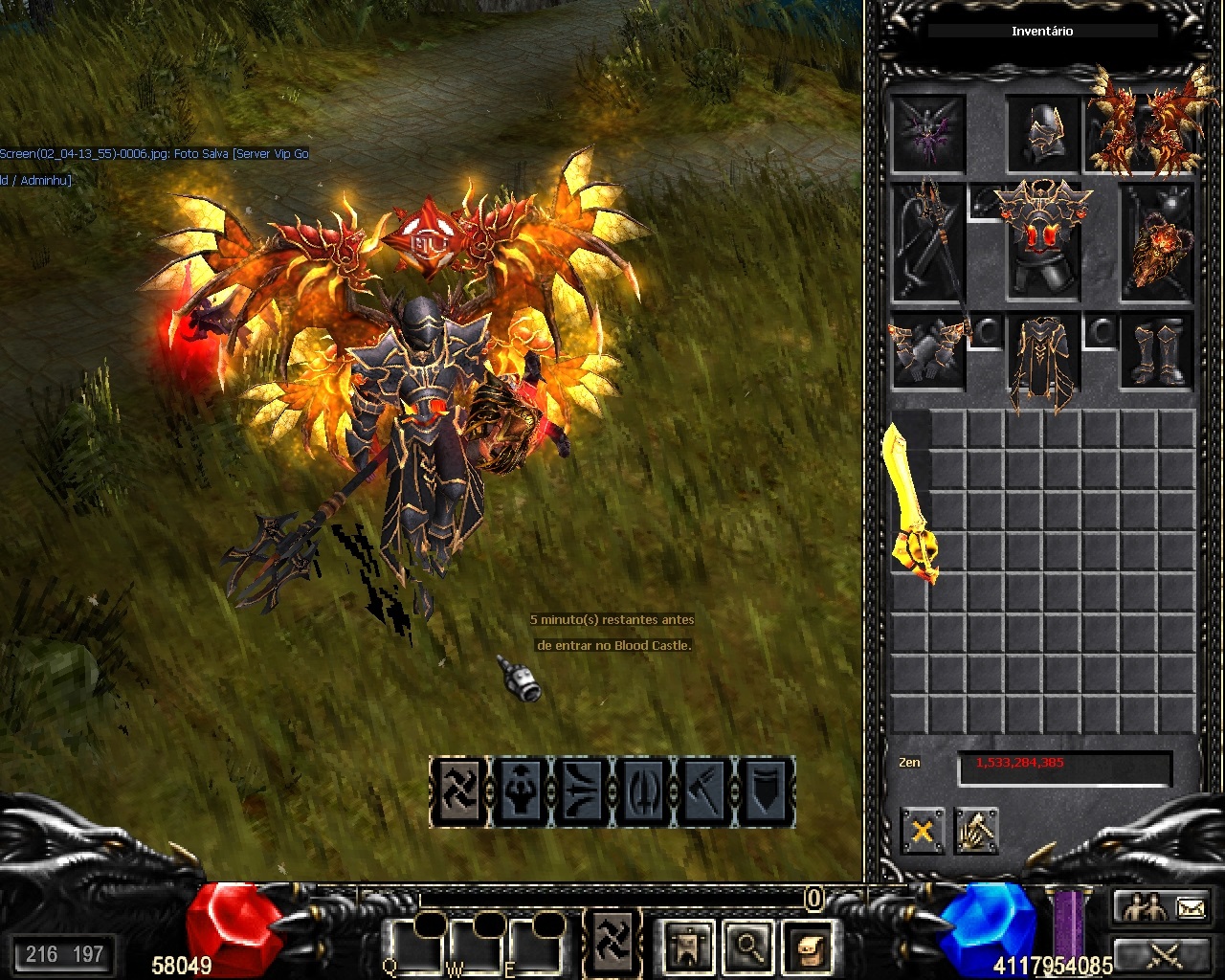
Task: Click the hammer button beside the close X
Action: point(975,831)
